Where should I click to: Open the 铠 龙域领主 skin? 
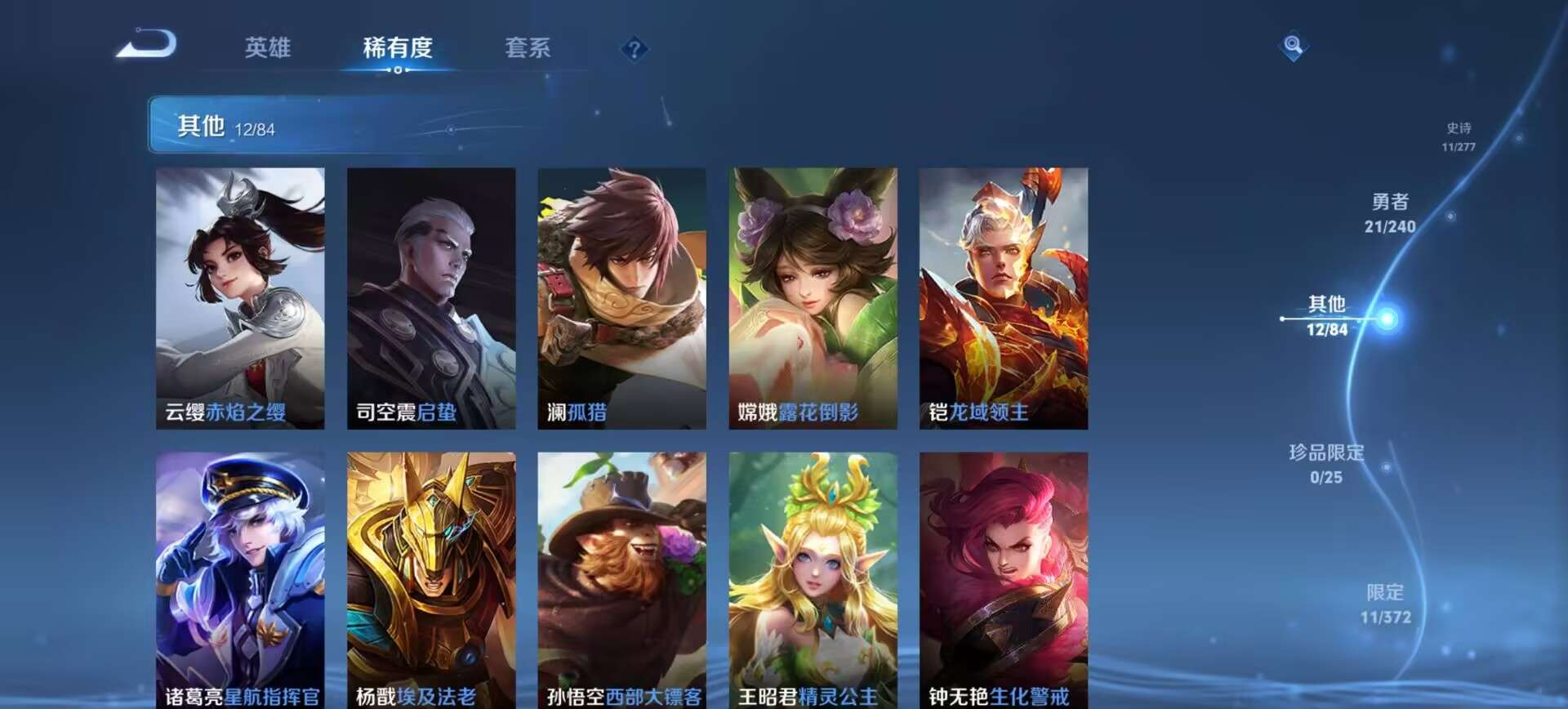pos(1001,294)
